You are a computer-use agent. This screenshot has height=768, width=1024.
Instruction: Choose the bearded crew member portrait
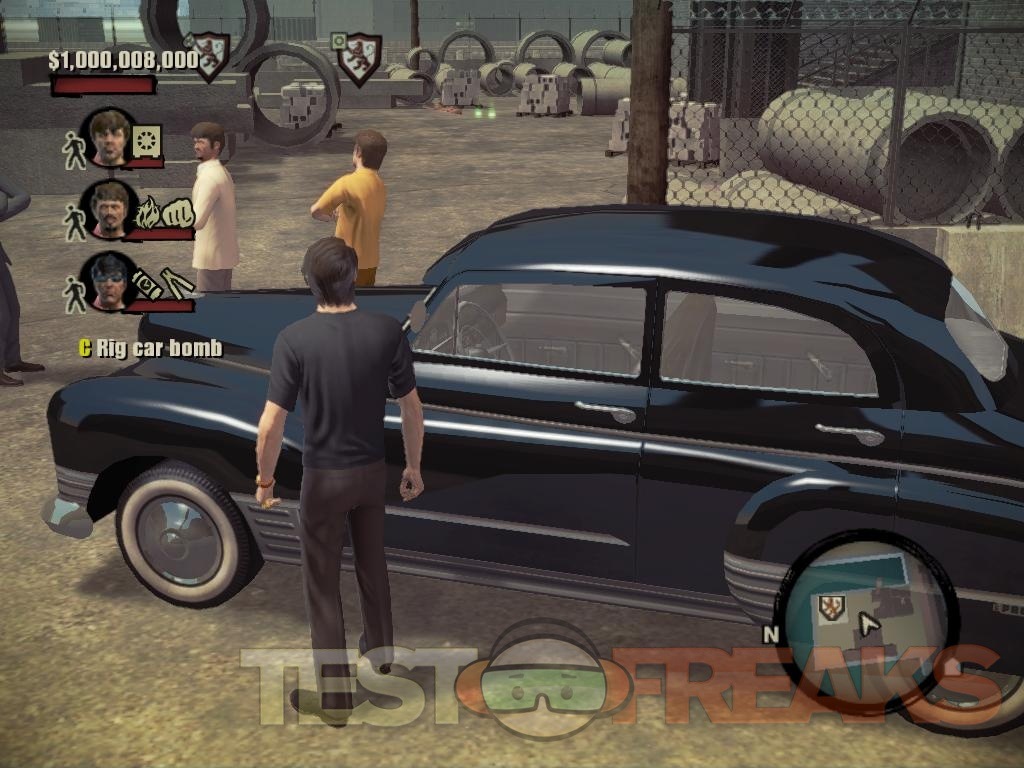(x=108, y=208)
